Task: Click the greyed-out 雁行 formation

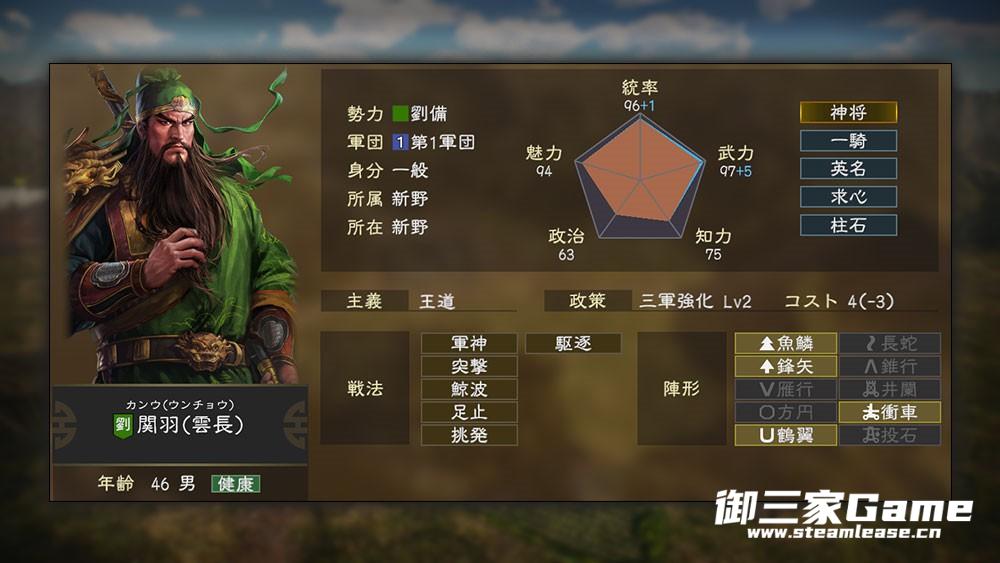Action: 785,390
